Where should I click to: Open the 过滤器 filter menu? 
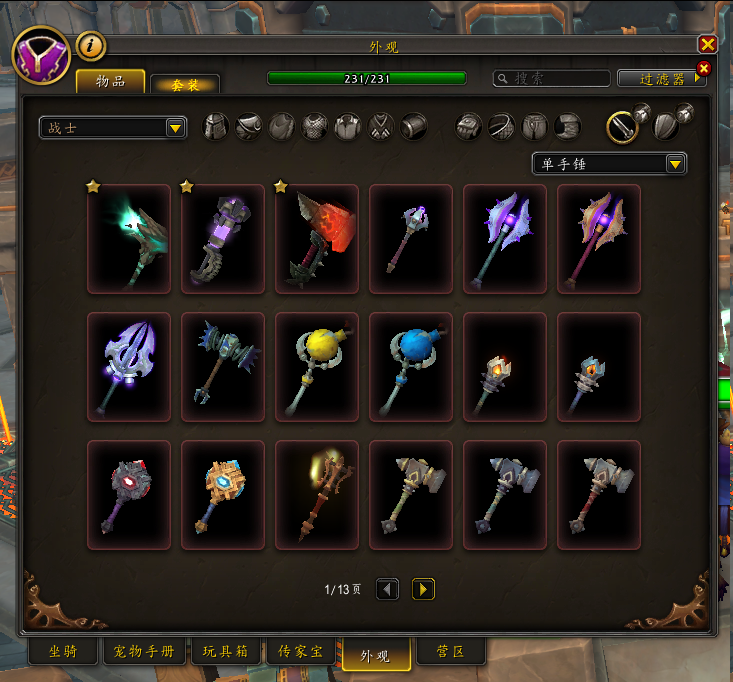pyautogui.click(x=660, y=78)
